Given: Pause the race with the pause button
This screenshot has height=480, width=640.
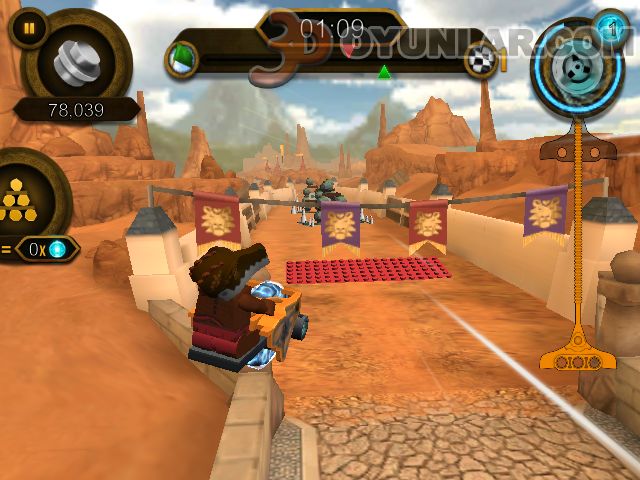Looking at the screenshot, I should tap(28, 28).
